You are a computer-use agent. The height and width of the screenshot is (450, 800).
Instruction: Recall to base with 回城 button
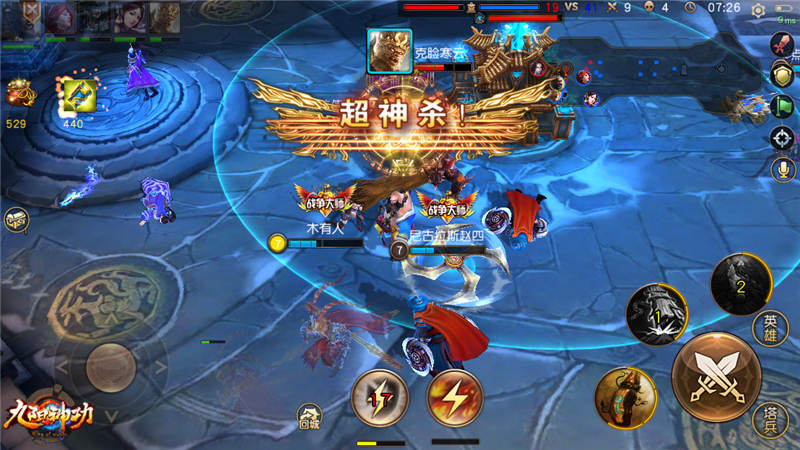(x=310, y=415)
